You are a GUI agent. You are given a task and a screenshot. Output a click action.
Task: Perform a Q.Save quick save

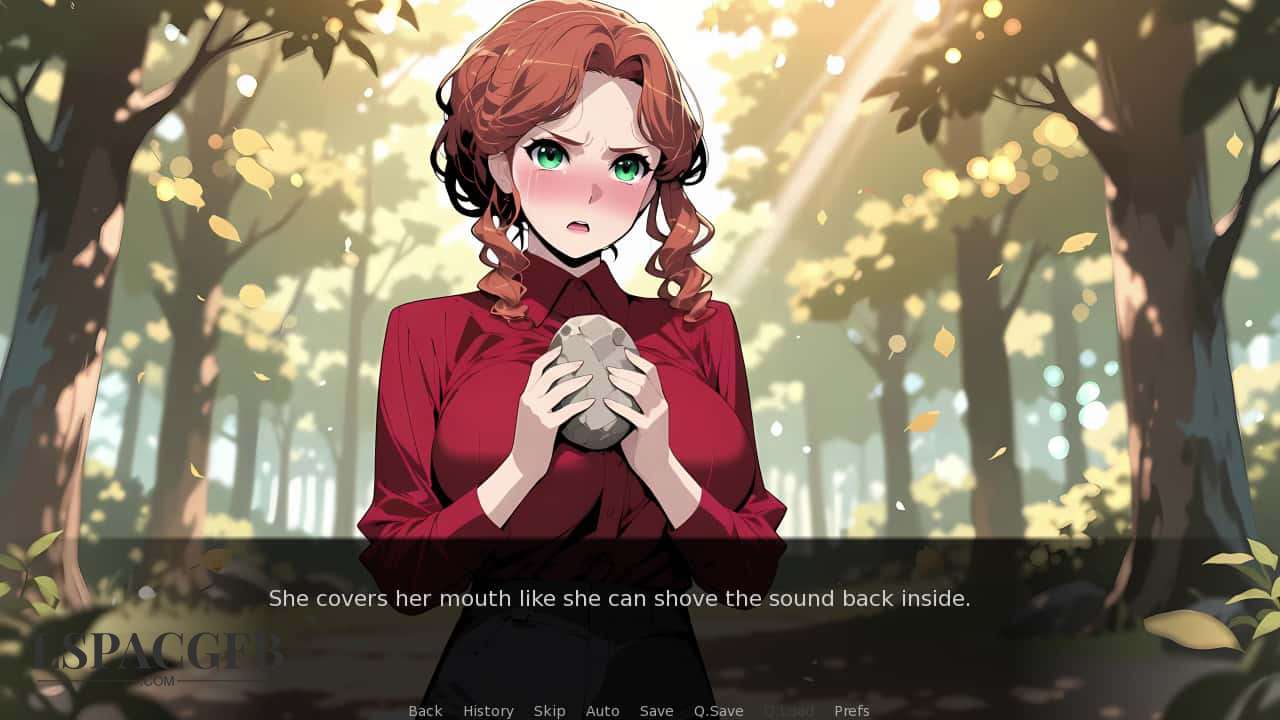tap(718, 710)
